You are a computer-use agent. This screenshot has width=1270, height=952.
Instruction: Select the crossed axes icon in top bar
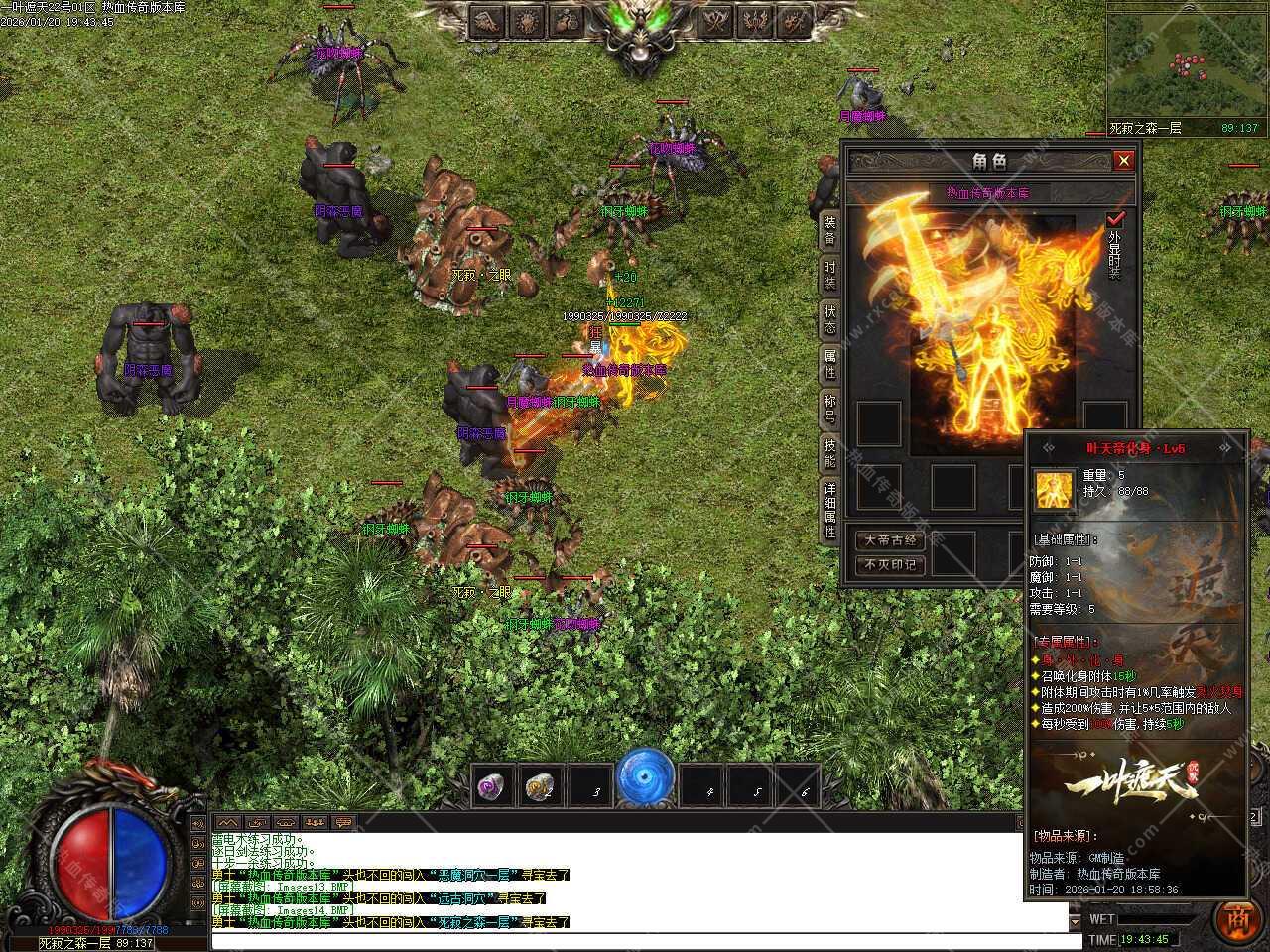click(715, 20)
